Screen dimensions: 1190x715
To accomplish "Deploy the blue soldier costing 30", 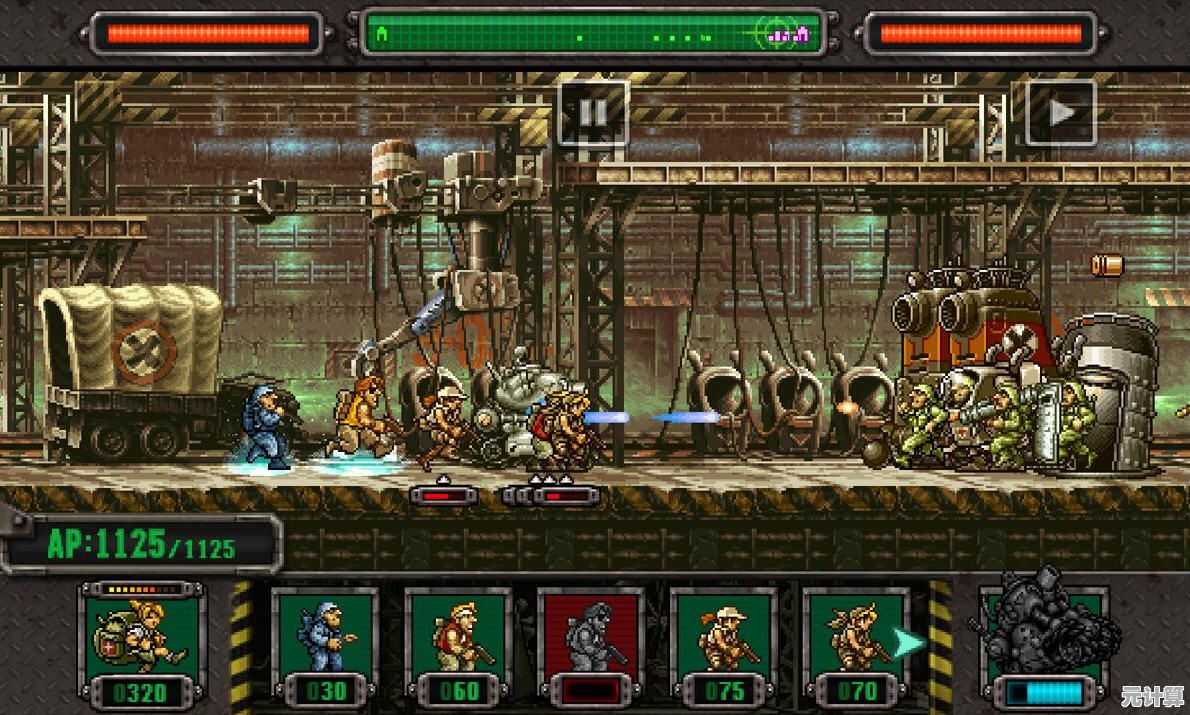I will pyautogui.click(x=325, y=643).
